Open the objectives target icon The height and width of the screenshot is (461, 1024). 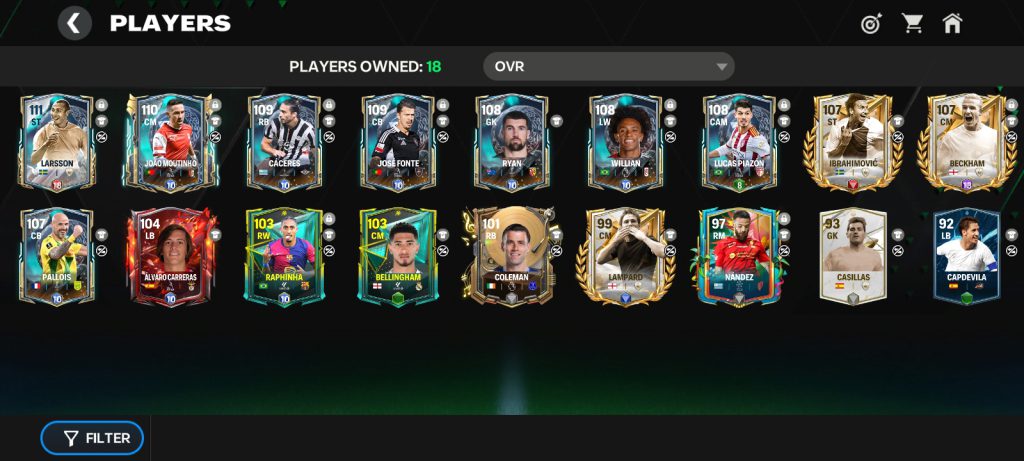(871, 23)
